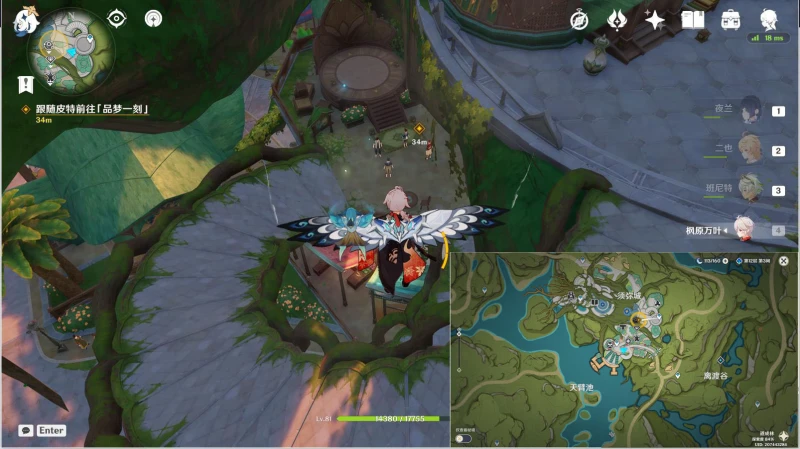800x449 pixels.
Task: Select the tracked quest 跟随皮特前往「品梦一刻」
Action: tap(90, 109)
